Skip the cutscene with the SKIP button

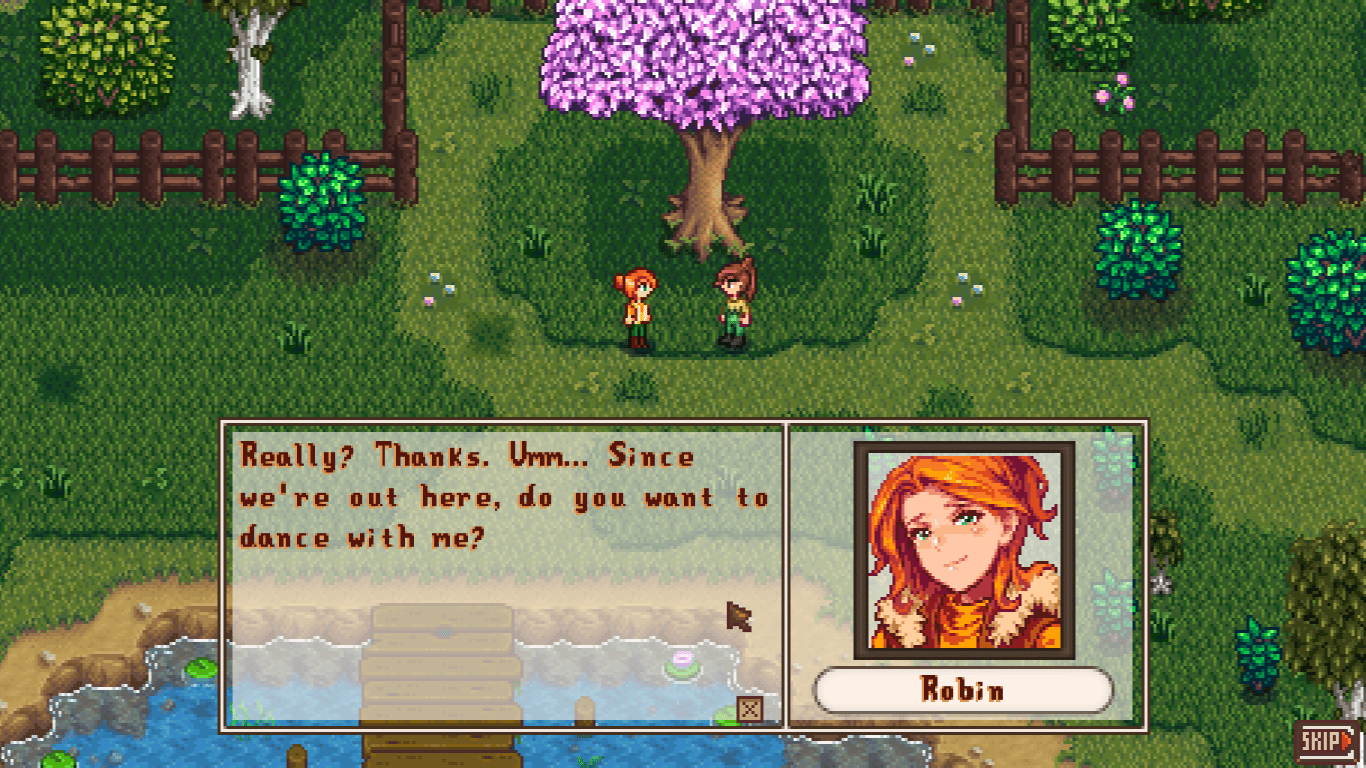pyautogui.click(x=1328, y=741)
